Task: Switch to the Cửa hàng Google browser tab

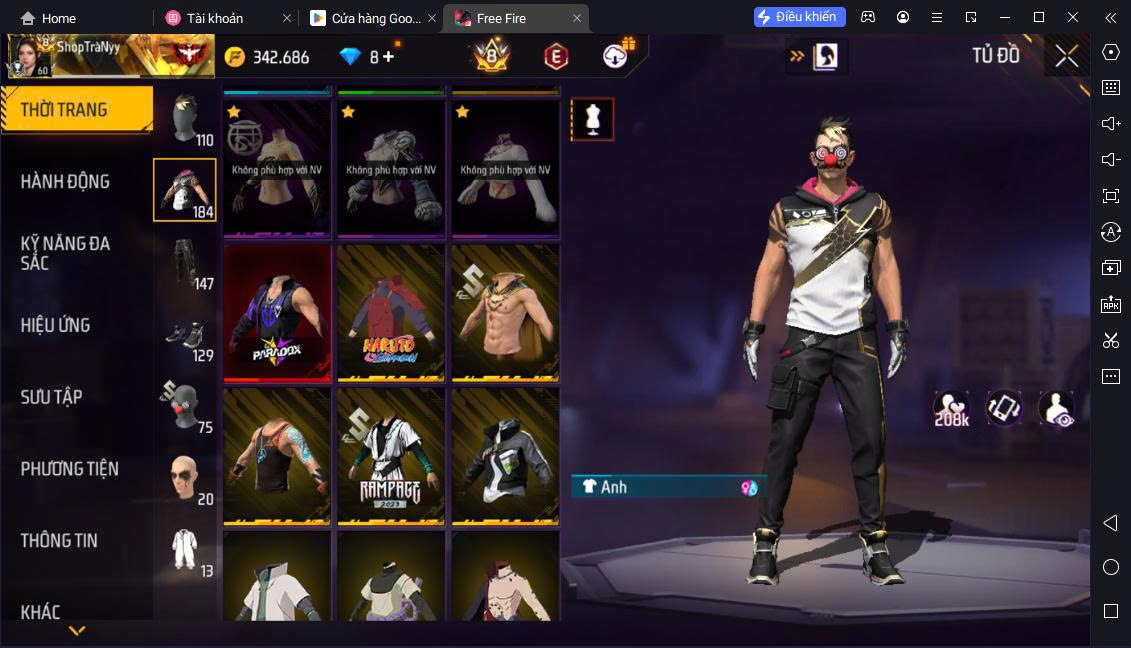Action: pyautogui.click(x=365, y=18)
